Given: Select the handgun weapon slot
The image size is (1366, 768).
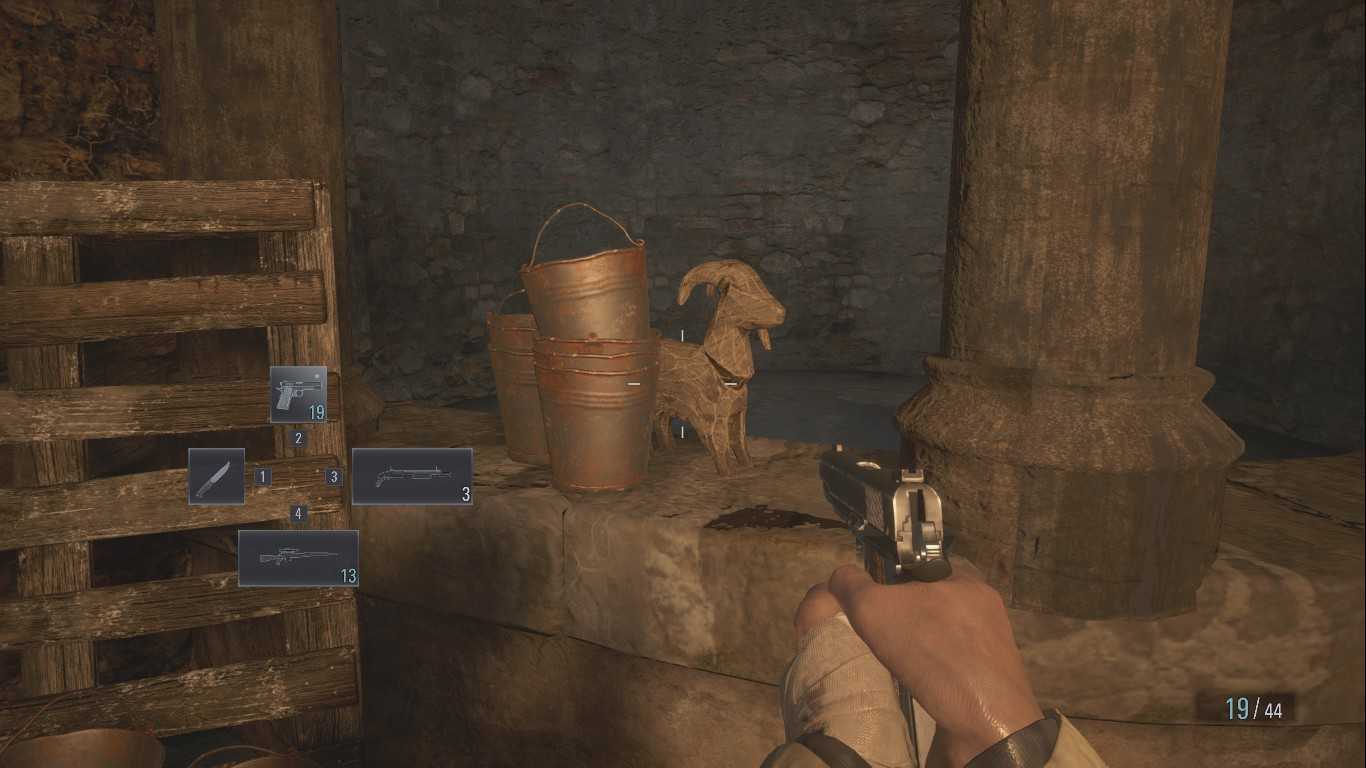Looking at the screenshot, I should [x=298, y=394].
